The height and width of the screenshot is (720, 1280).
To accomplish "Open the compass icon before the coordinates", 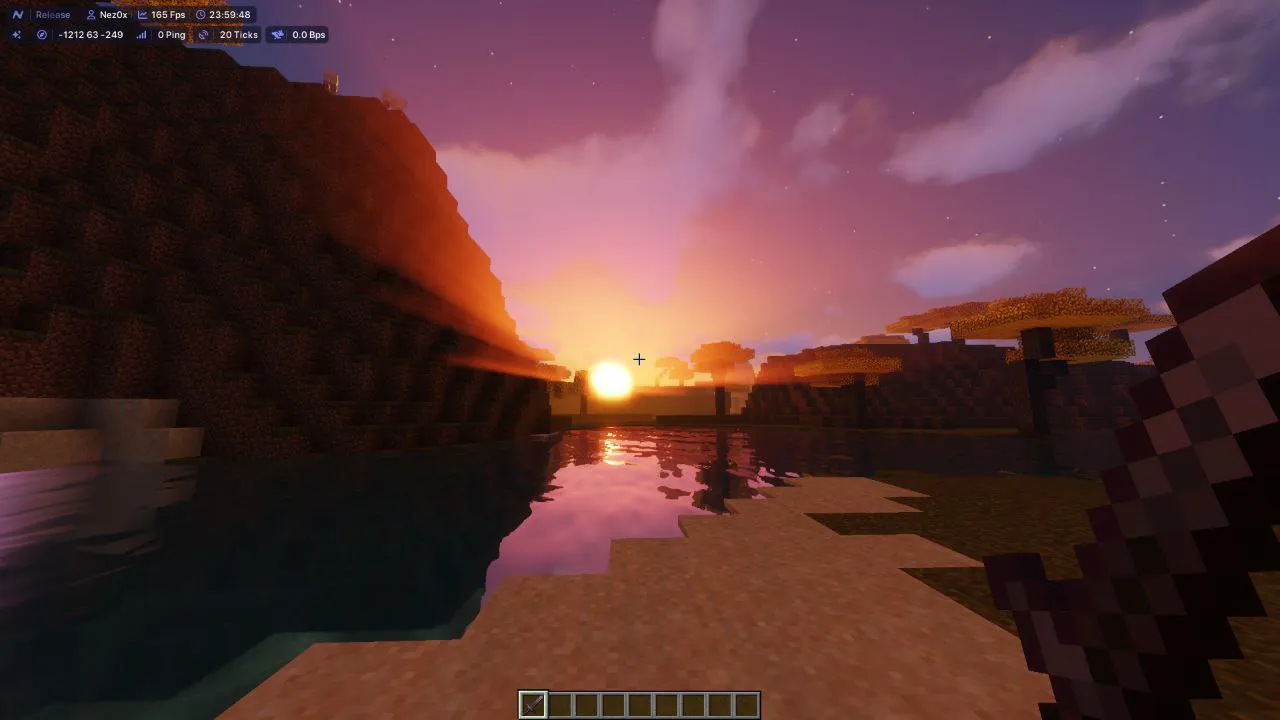I will tap(40, 34).
